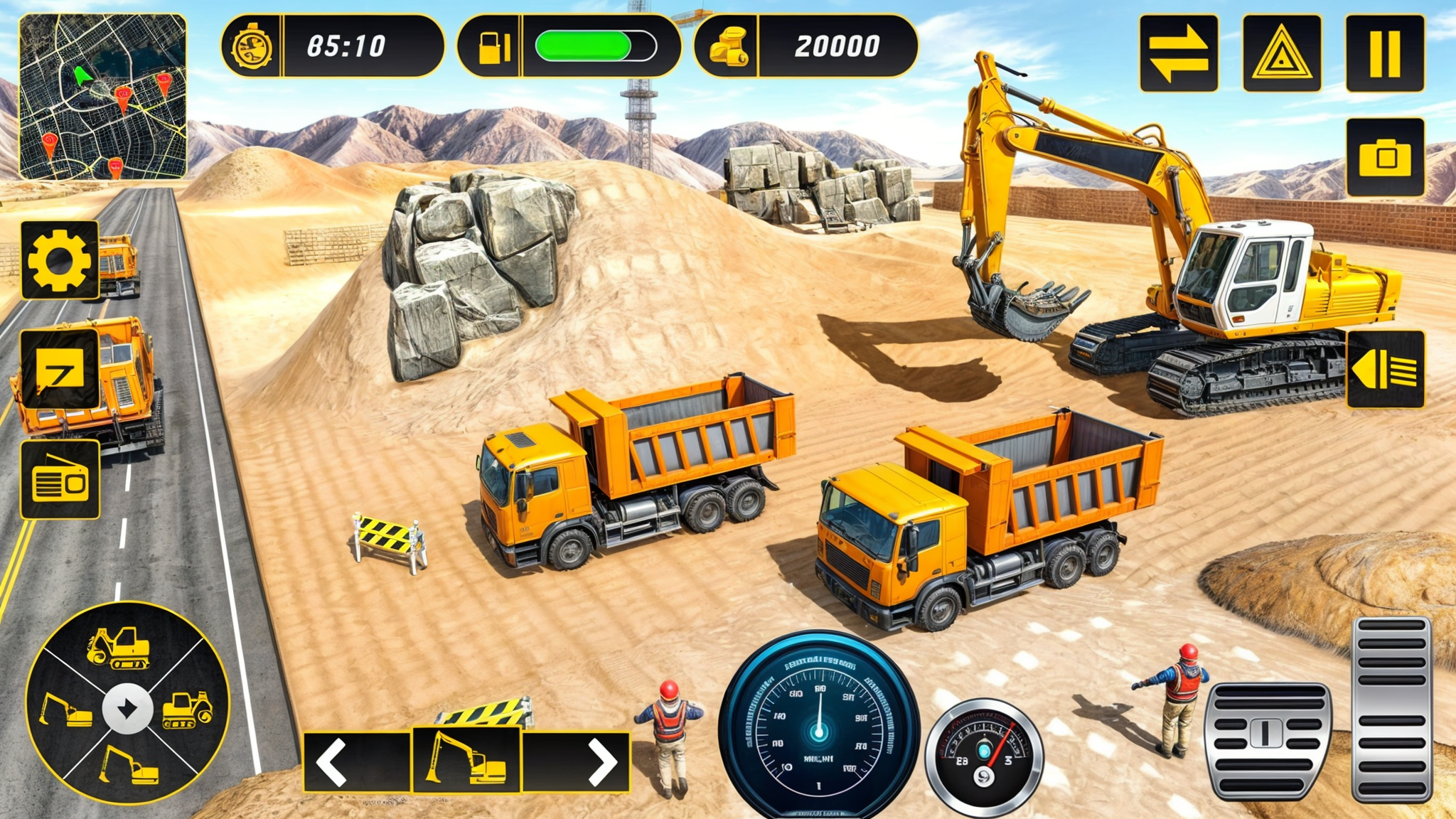Tap the swap arrows button

(1178, 55)
